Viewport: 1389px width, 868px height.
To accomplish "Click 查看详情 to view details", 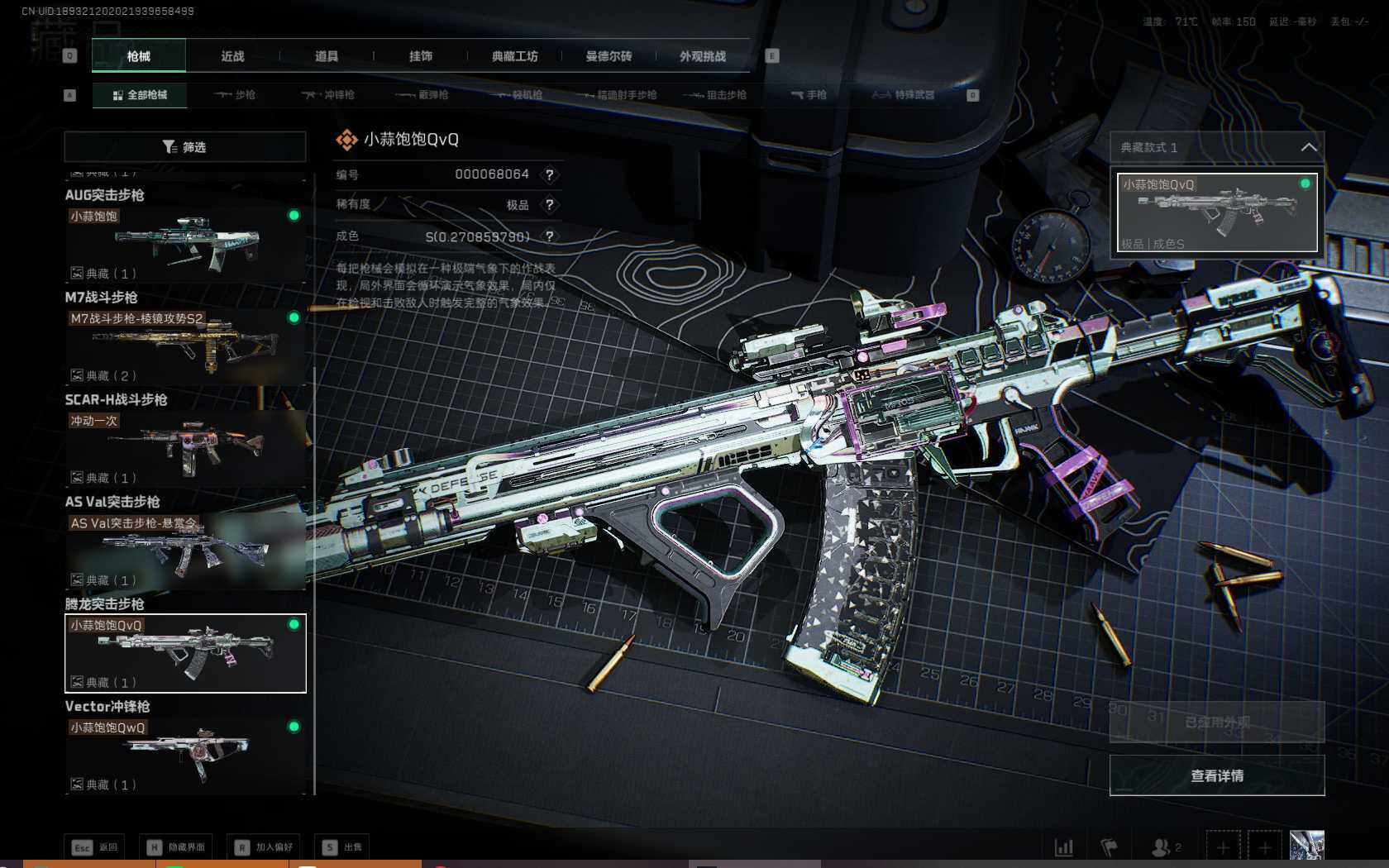I will coord(1216,775).
